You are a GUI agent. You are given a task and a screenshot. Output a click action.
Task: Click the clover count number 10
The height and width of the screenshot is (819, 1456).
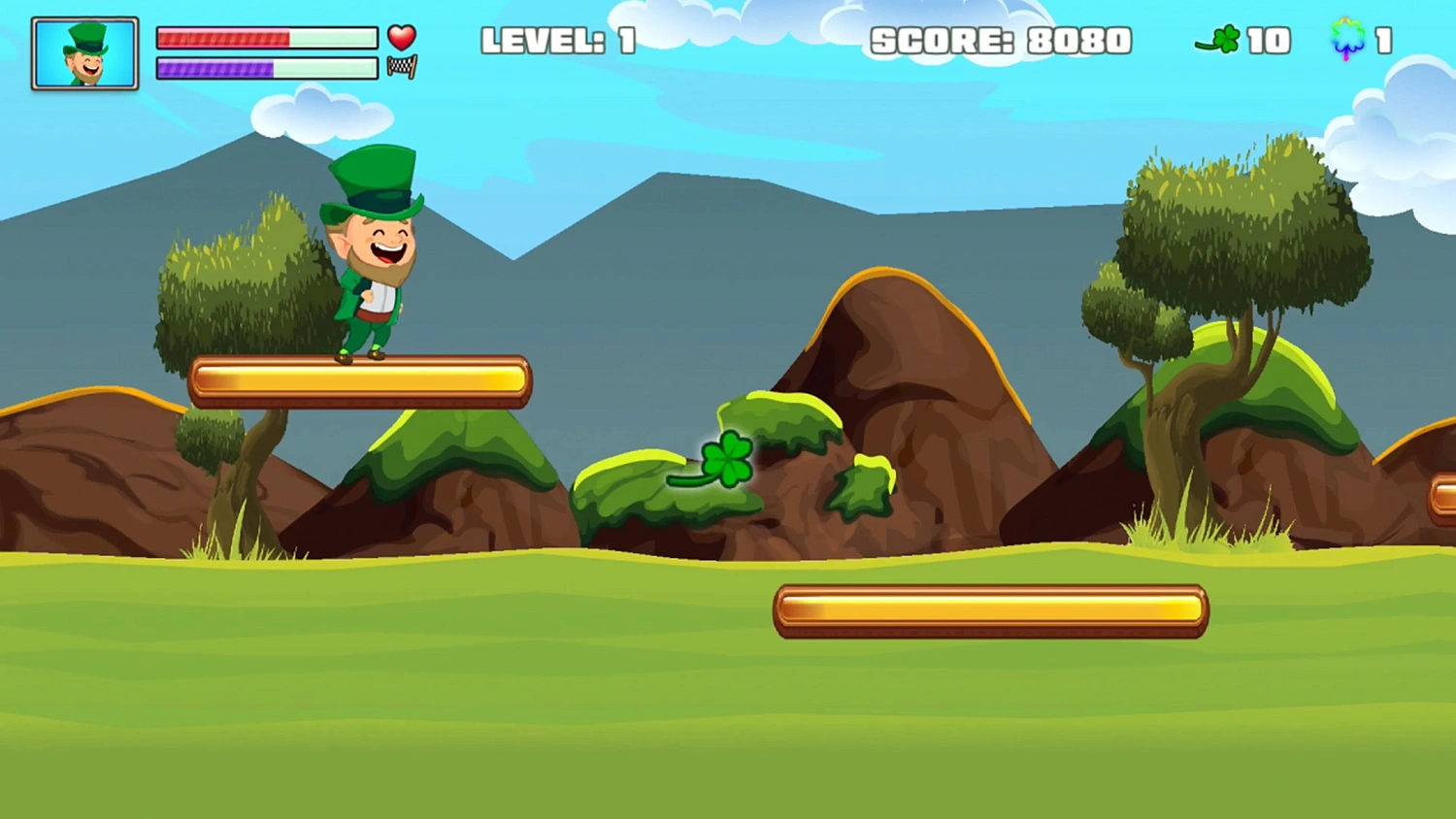(1268, 40)
